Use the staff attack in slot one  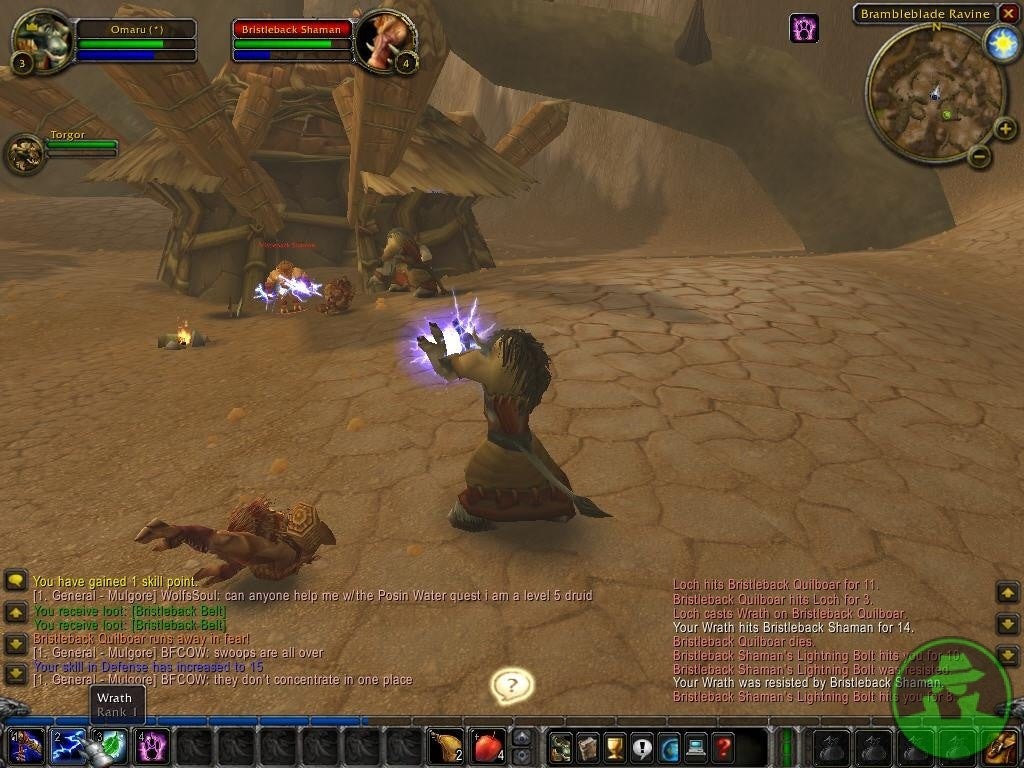pos(25,746)
